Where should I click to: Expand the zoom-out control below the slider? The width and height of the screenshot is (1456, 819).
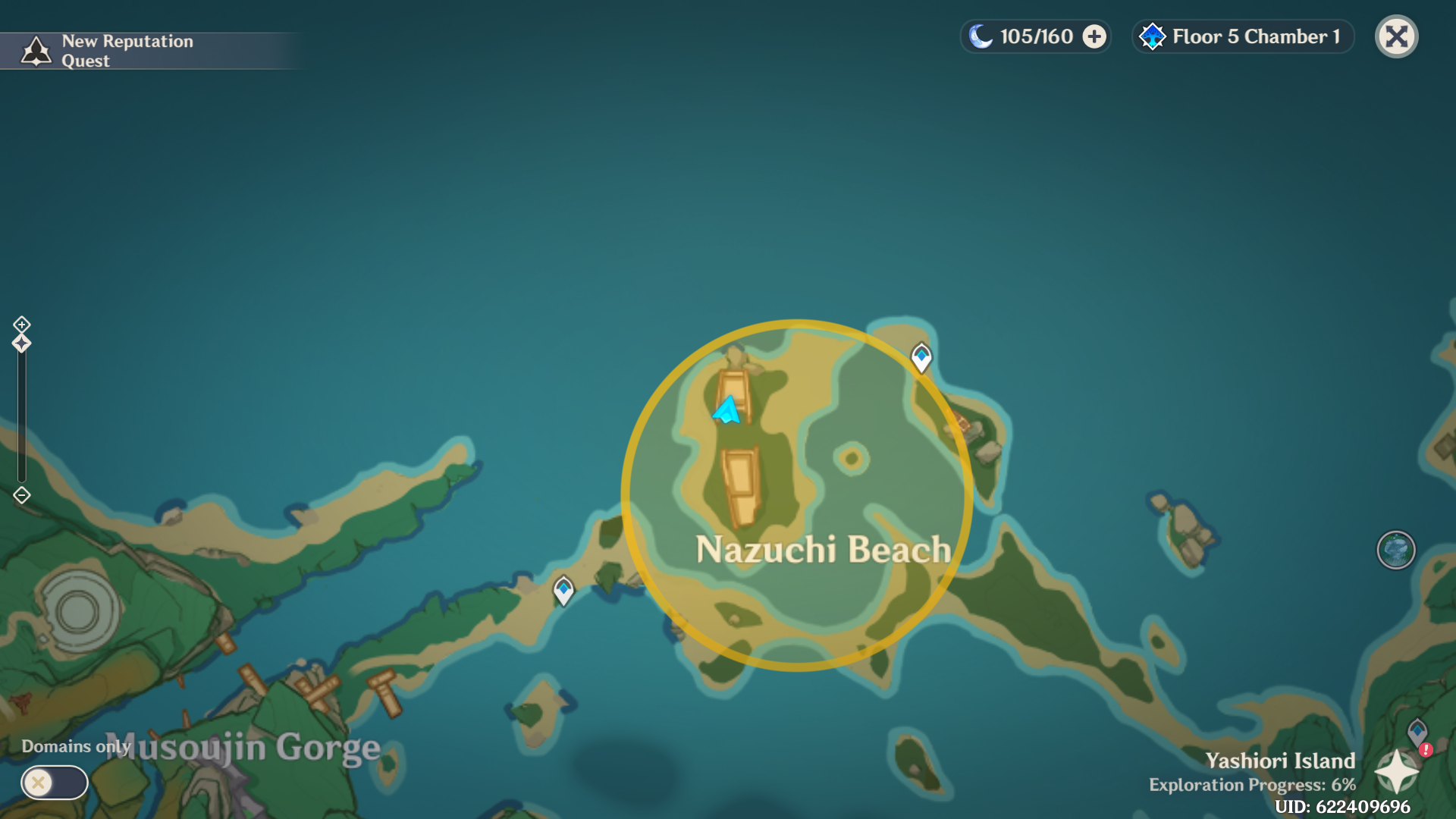[20, 494]
